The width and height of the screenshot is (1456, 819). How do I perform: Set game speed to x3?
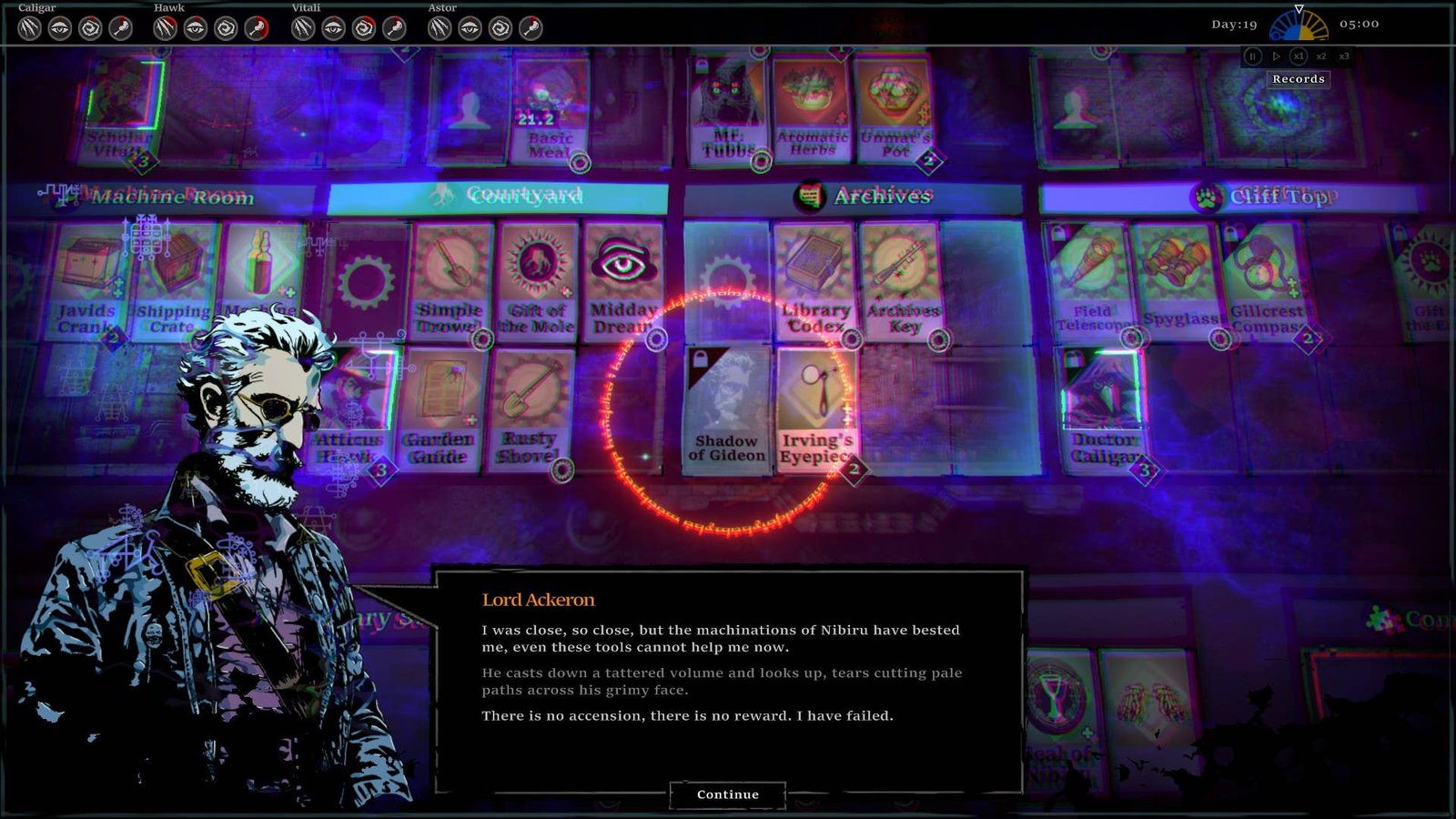(x=1344, y=56)
